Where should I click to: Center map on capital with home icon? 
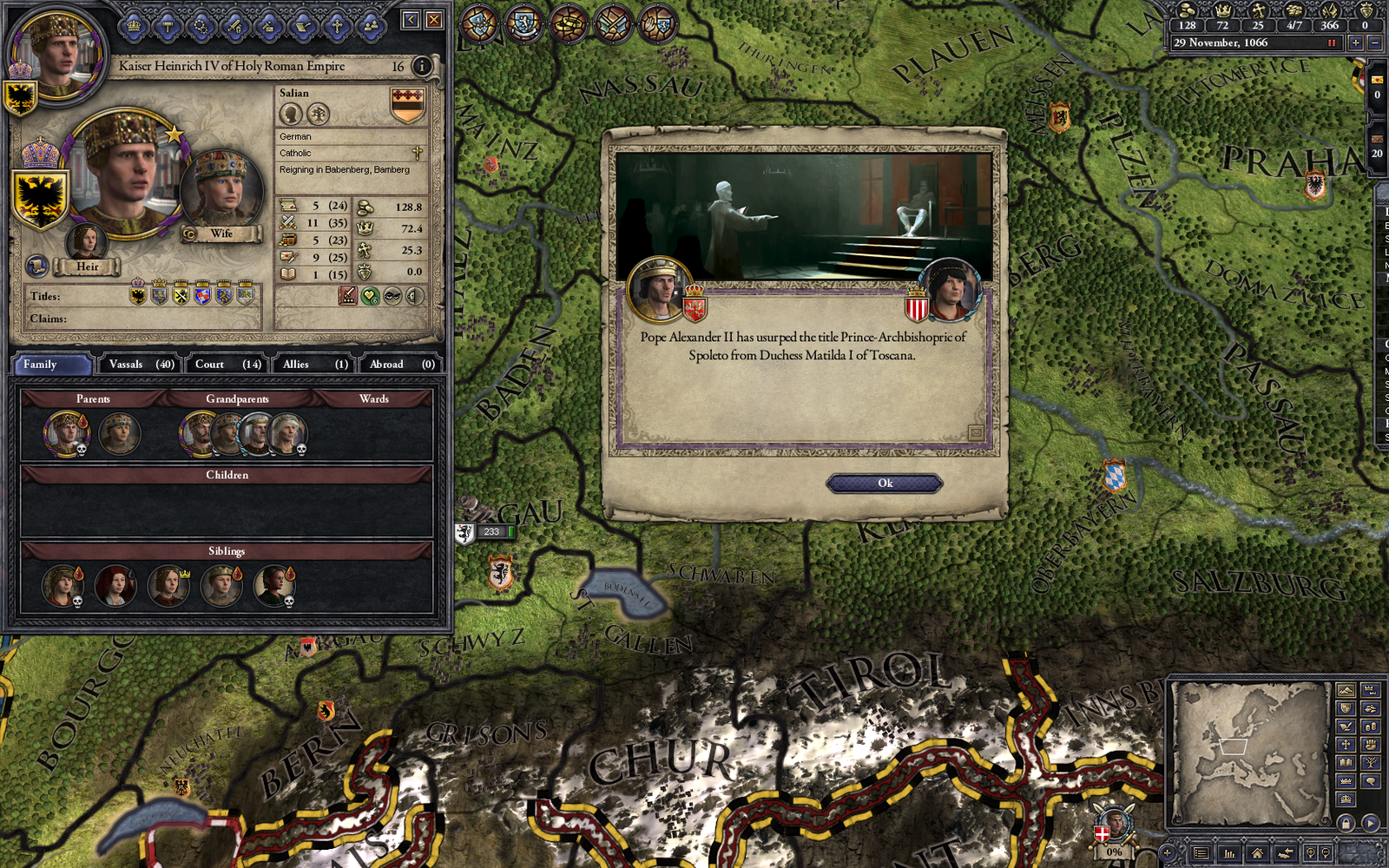[1257, 853]
